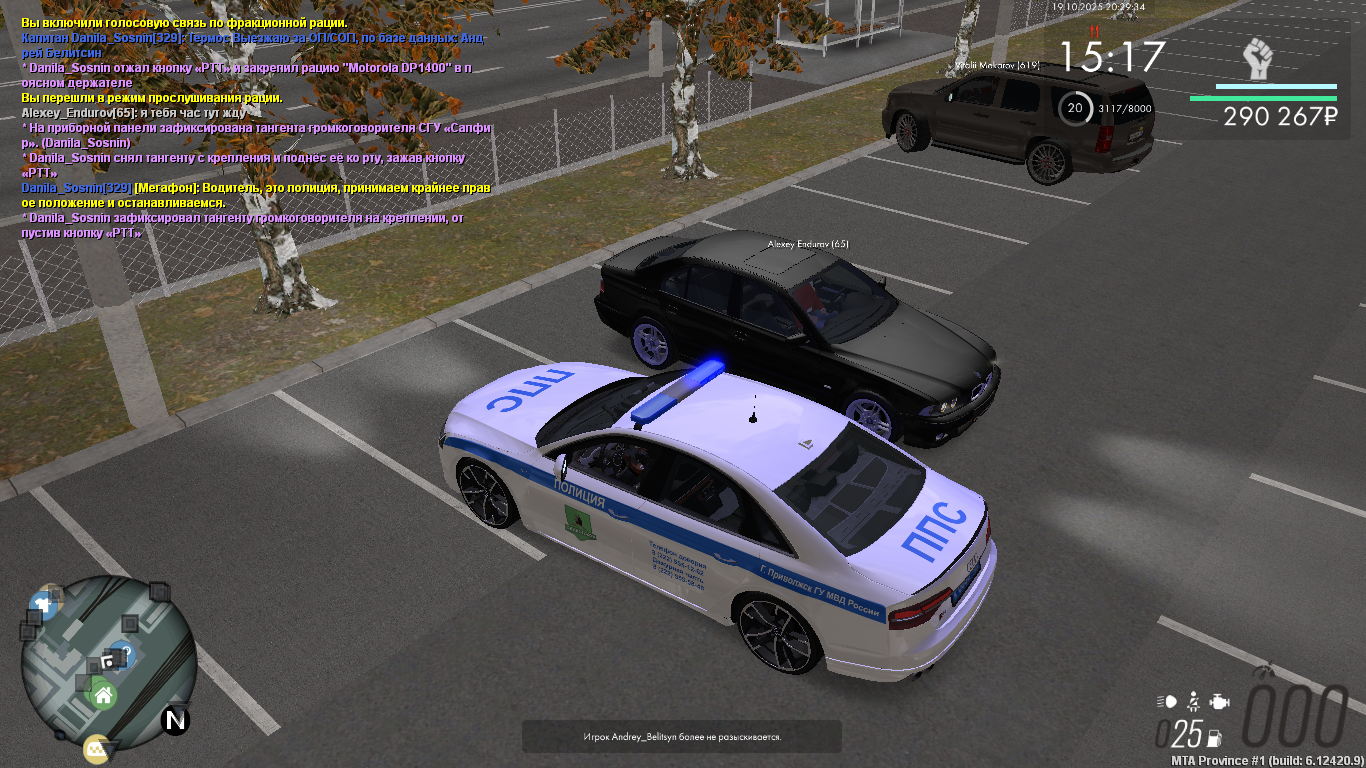Image resolution: width=1366 pixels, height=768 pixels.
Task: Select the yellow taxi marker on the minimap
Action: tap(96, 748)
